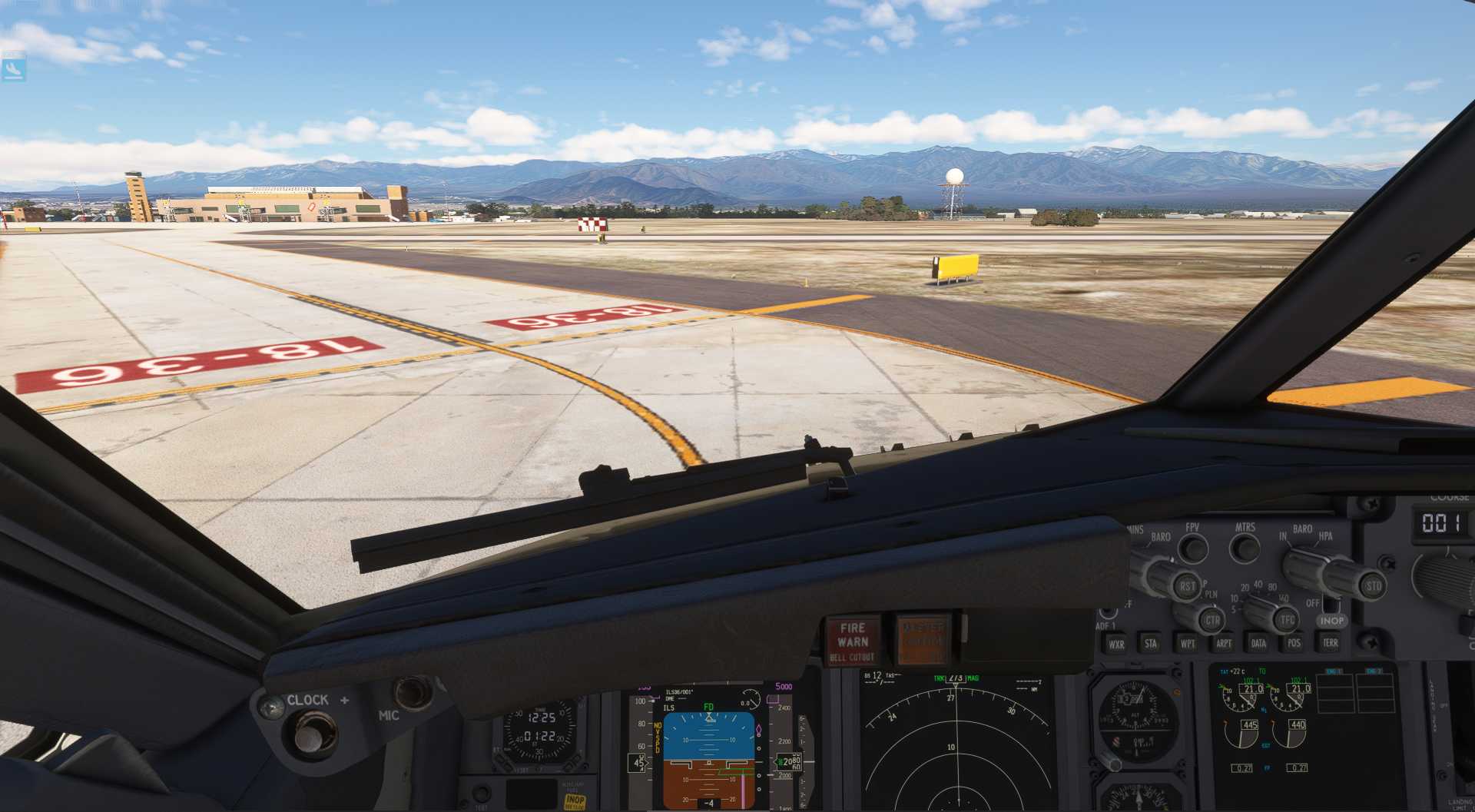Click the landing airplane icon in the corner
The height and width of the screenshot is (812, 1475).
(13, 69)
